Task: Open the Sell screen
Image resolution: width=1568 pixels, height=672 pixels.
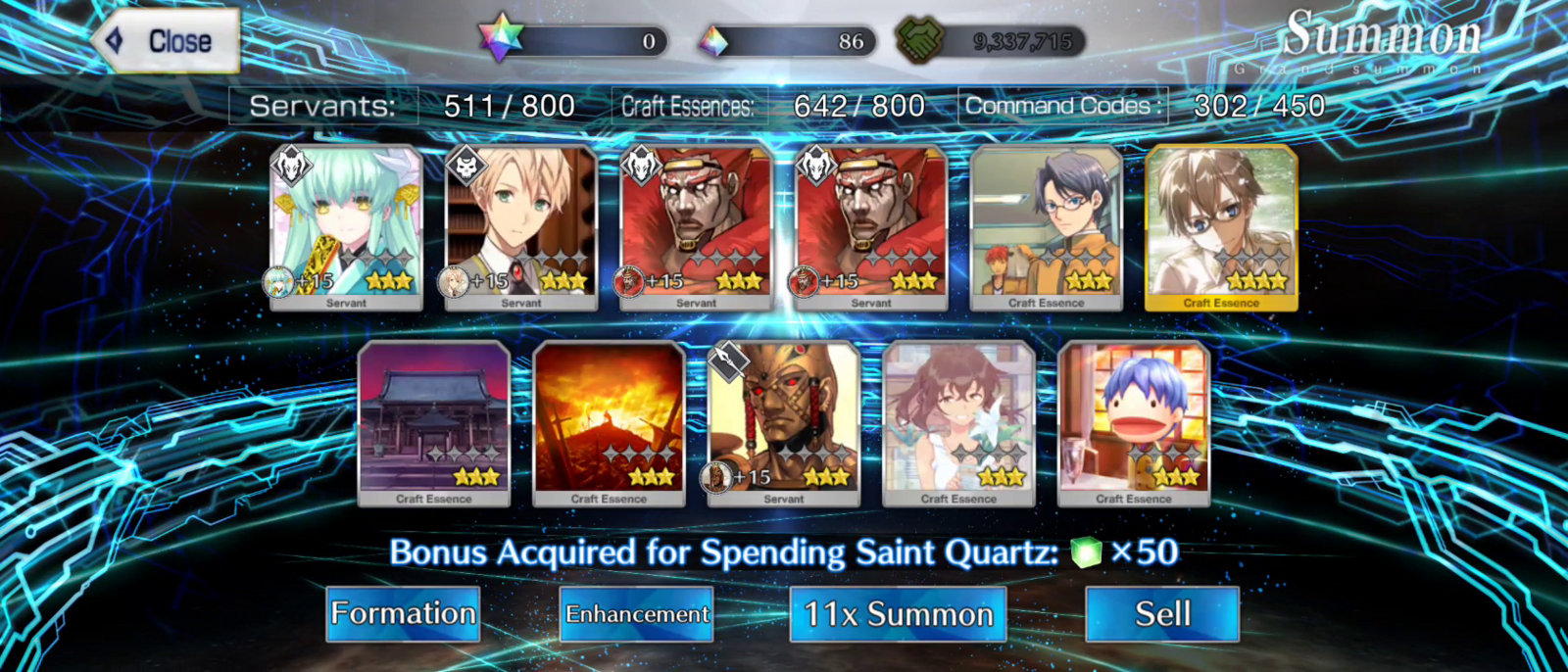Action: pyautogui.click(x=1162, y=614)
